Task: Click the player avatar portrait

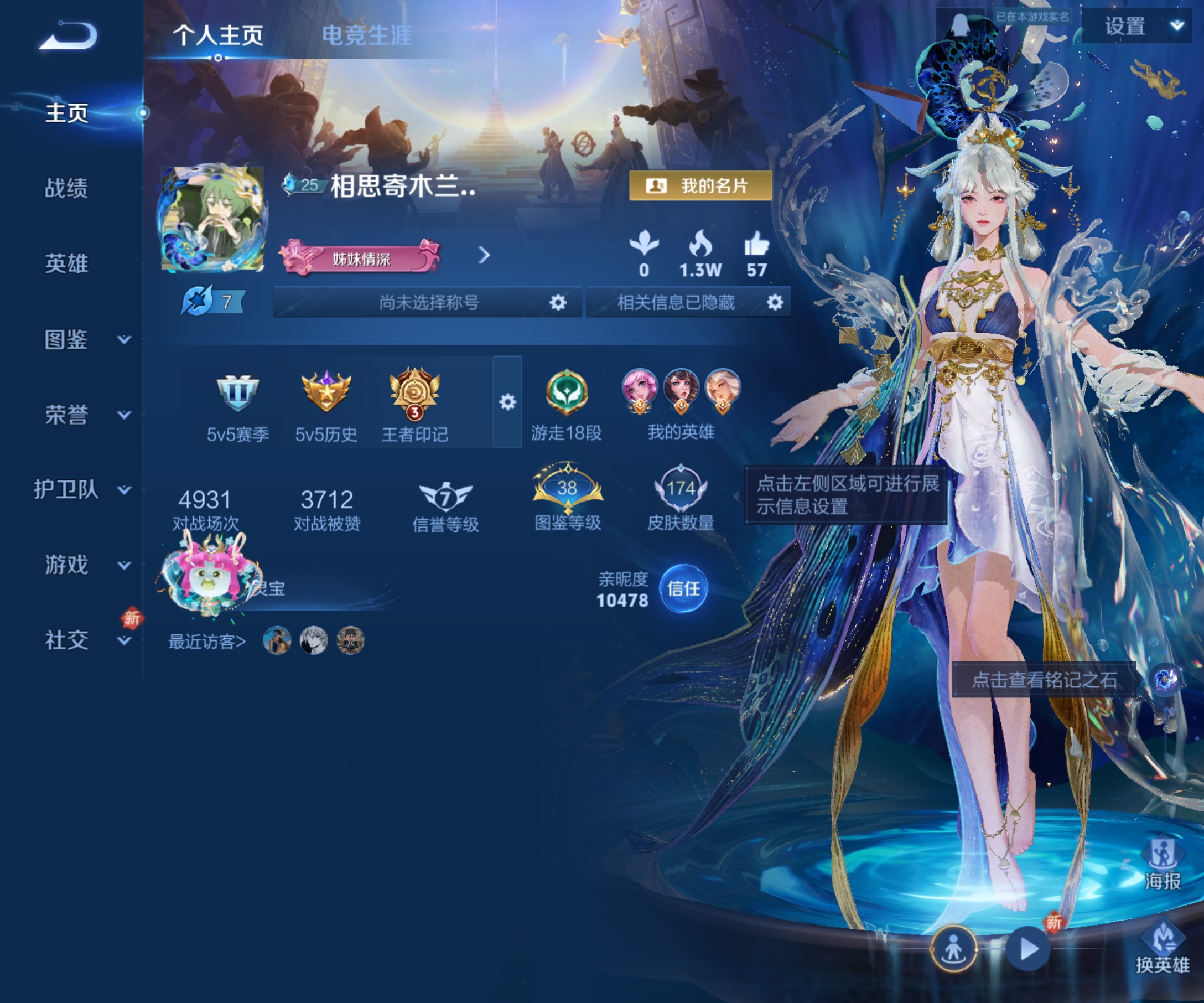Action: 212,219
